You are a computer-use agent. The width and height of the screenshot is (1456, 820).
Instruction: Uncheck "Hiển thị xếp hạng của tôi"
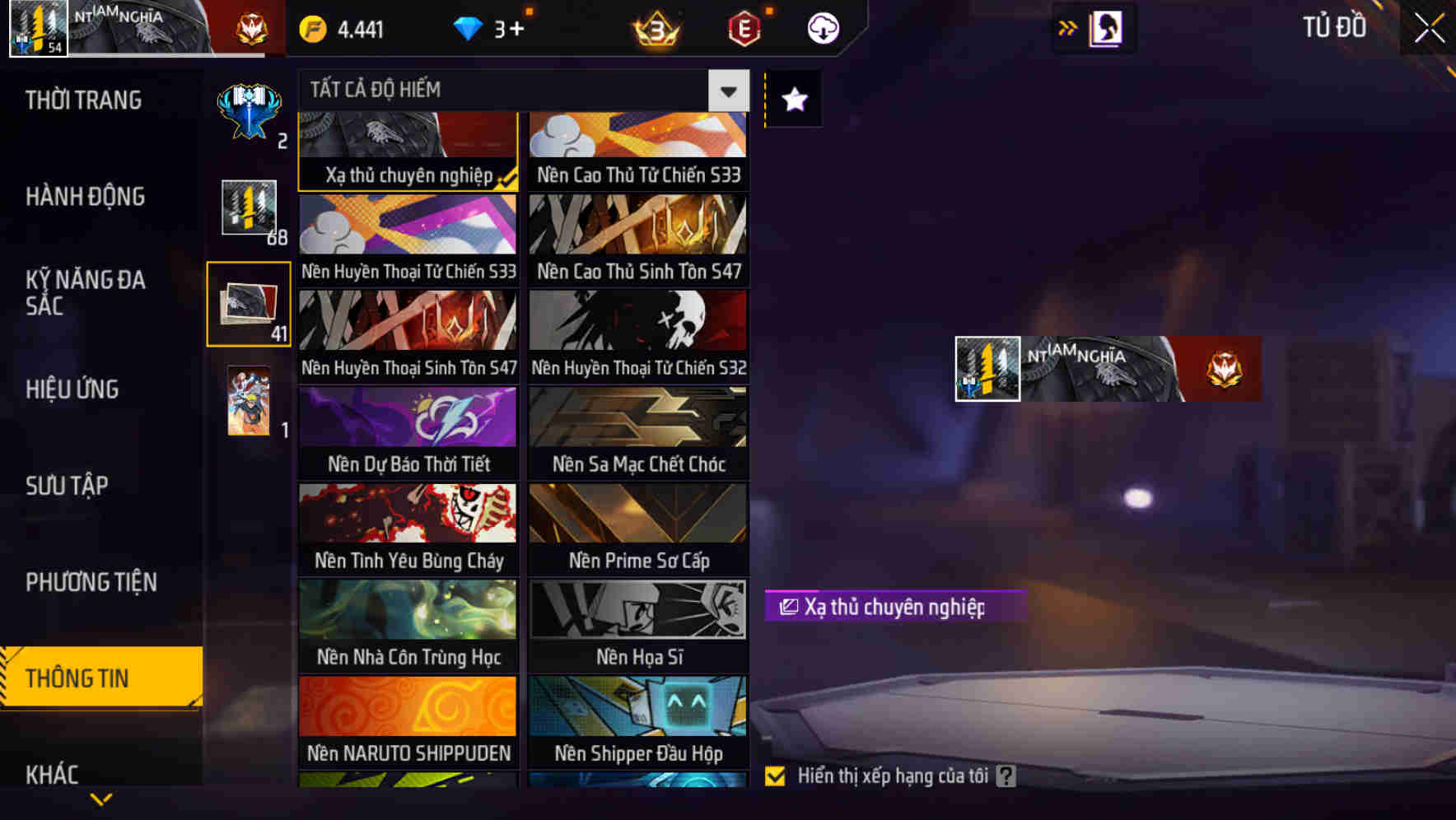(775, 775)
